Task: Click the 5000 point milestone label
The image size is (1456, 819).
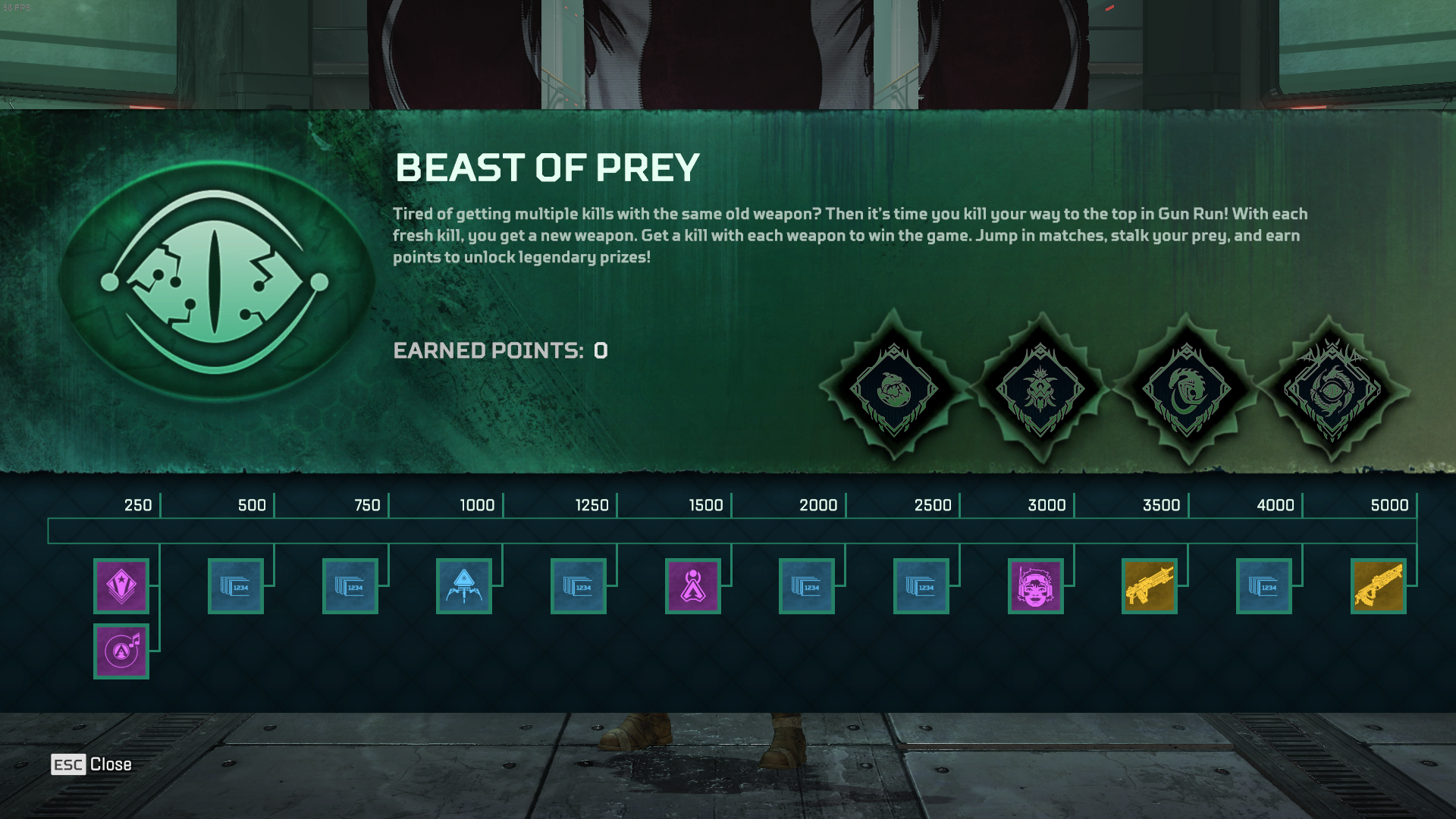Action: pos(1392,504)
